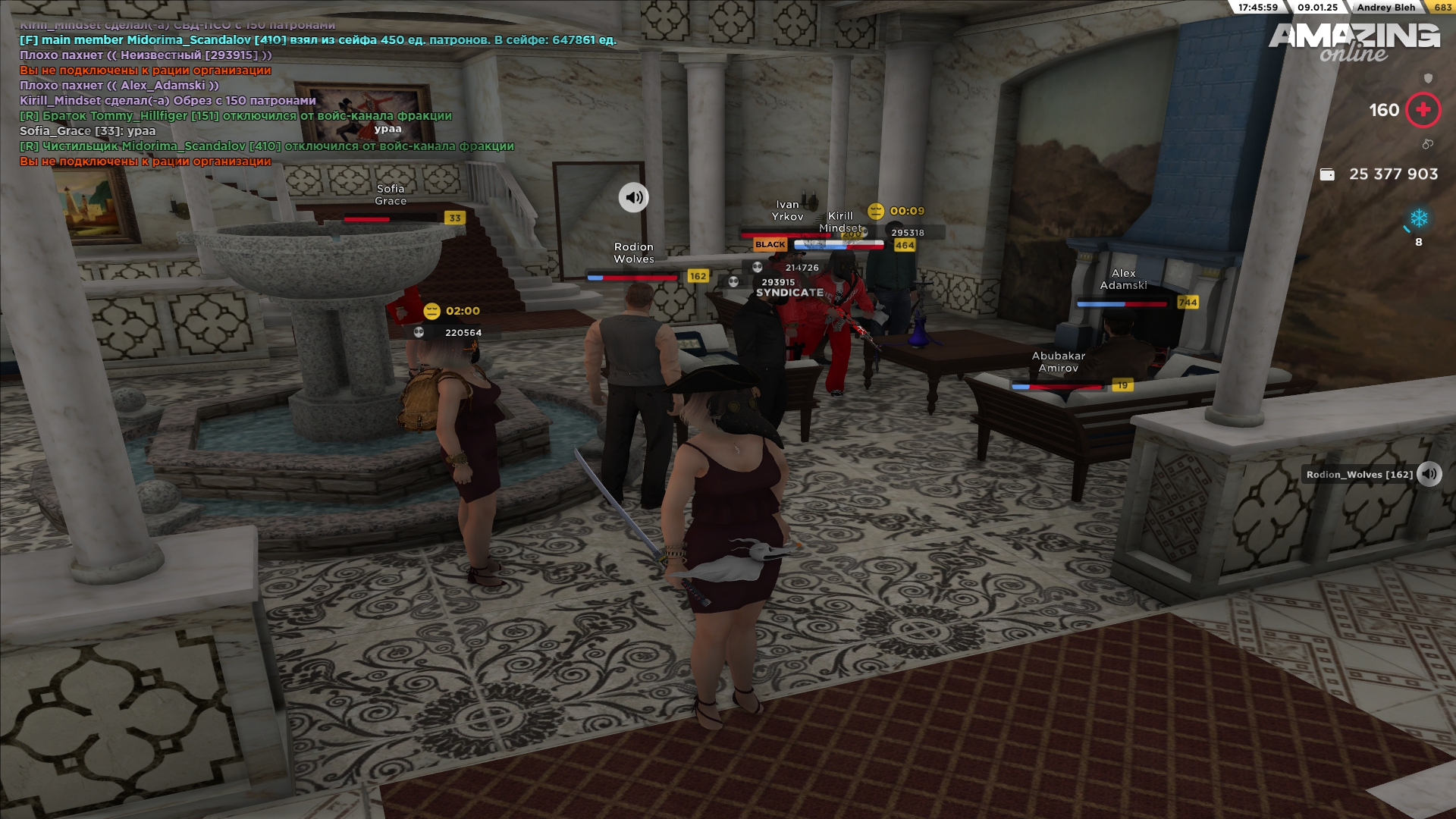
Task: Click the wallet icon beside the money
Action: [1327, 174]
